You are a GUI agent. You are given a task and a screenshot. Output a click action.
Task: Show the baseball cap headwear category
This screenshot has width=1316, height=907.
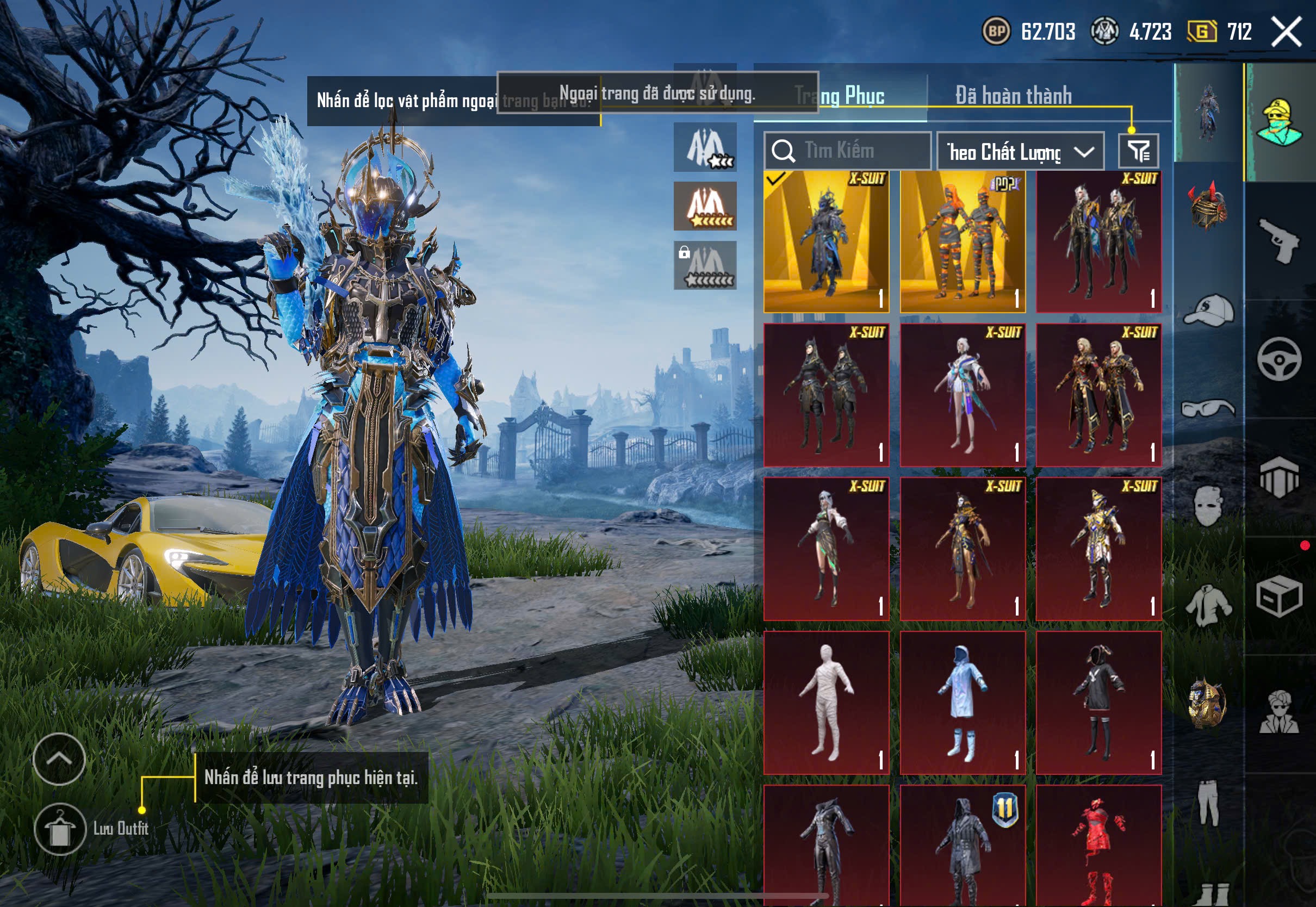(1209, 310)
